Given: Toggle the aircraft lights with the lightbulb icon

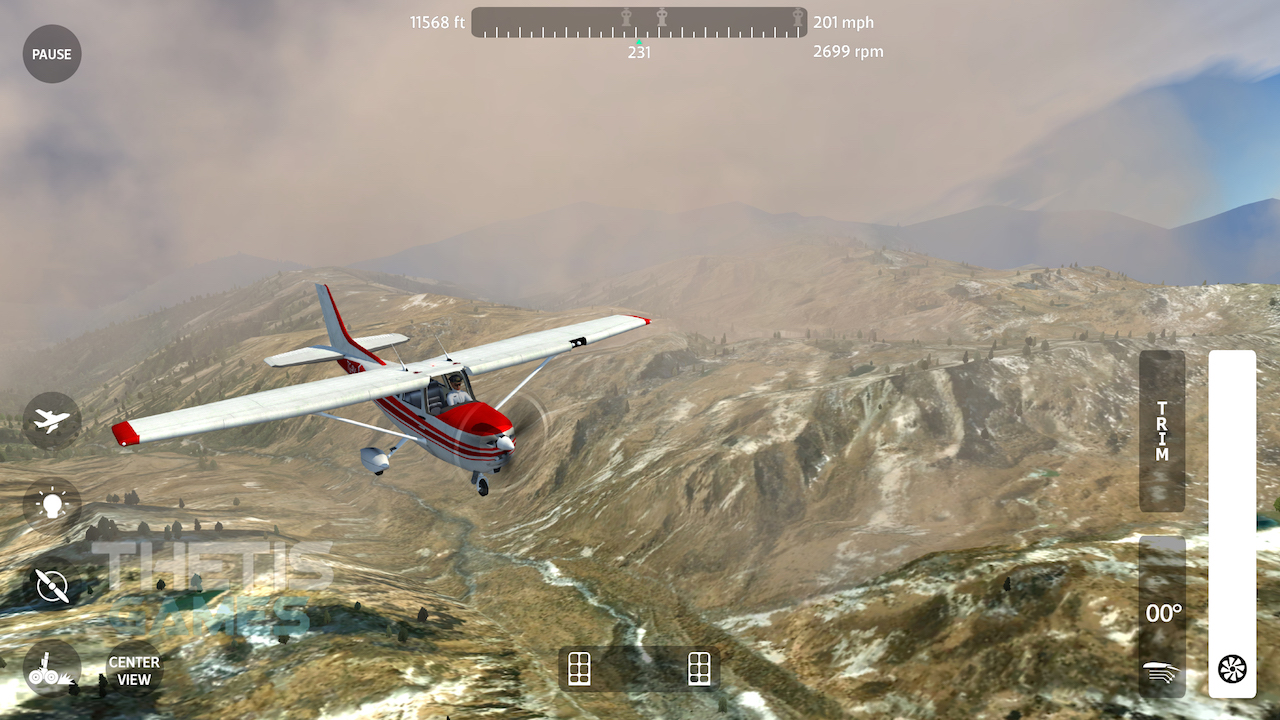Looking at the screenshot, I should click(50, 503).
